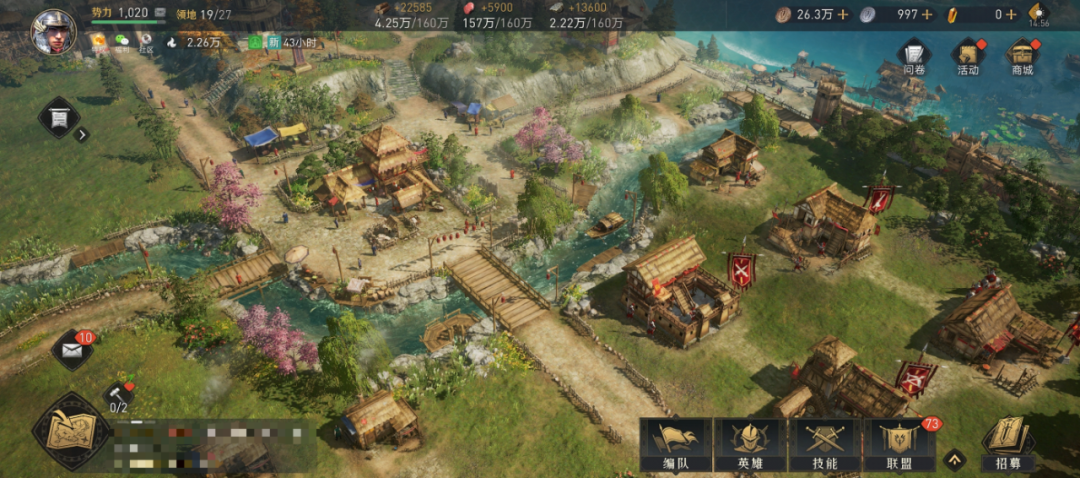Add orange gems with the plus button
1080x478 pixels.
(x=1011, y=14)
